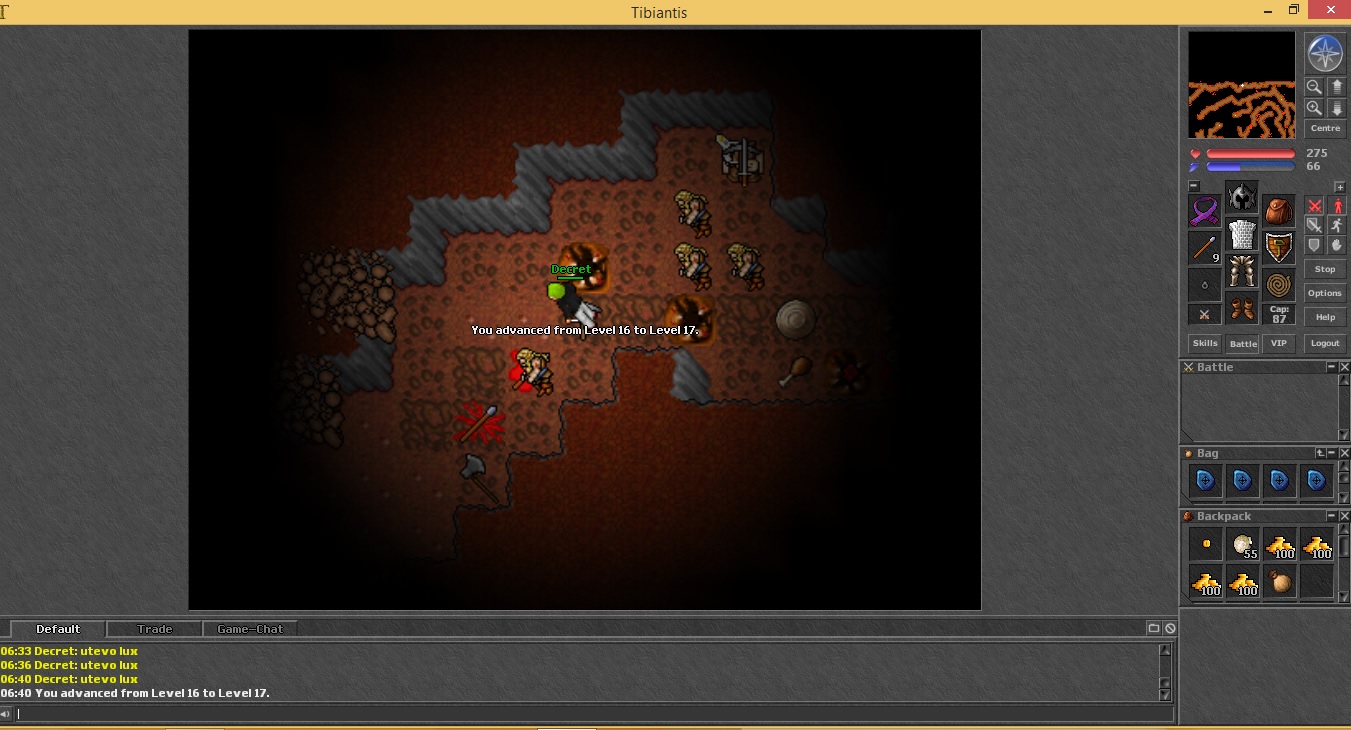Select the helmet equipment slot

pos(1242,197)
